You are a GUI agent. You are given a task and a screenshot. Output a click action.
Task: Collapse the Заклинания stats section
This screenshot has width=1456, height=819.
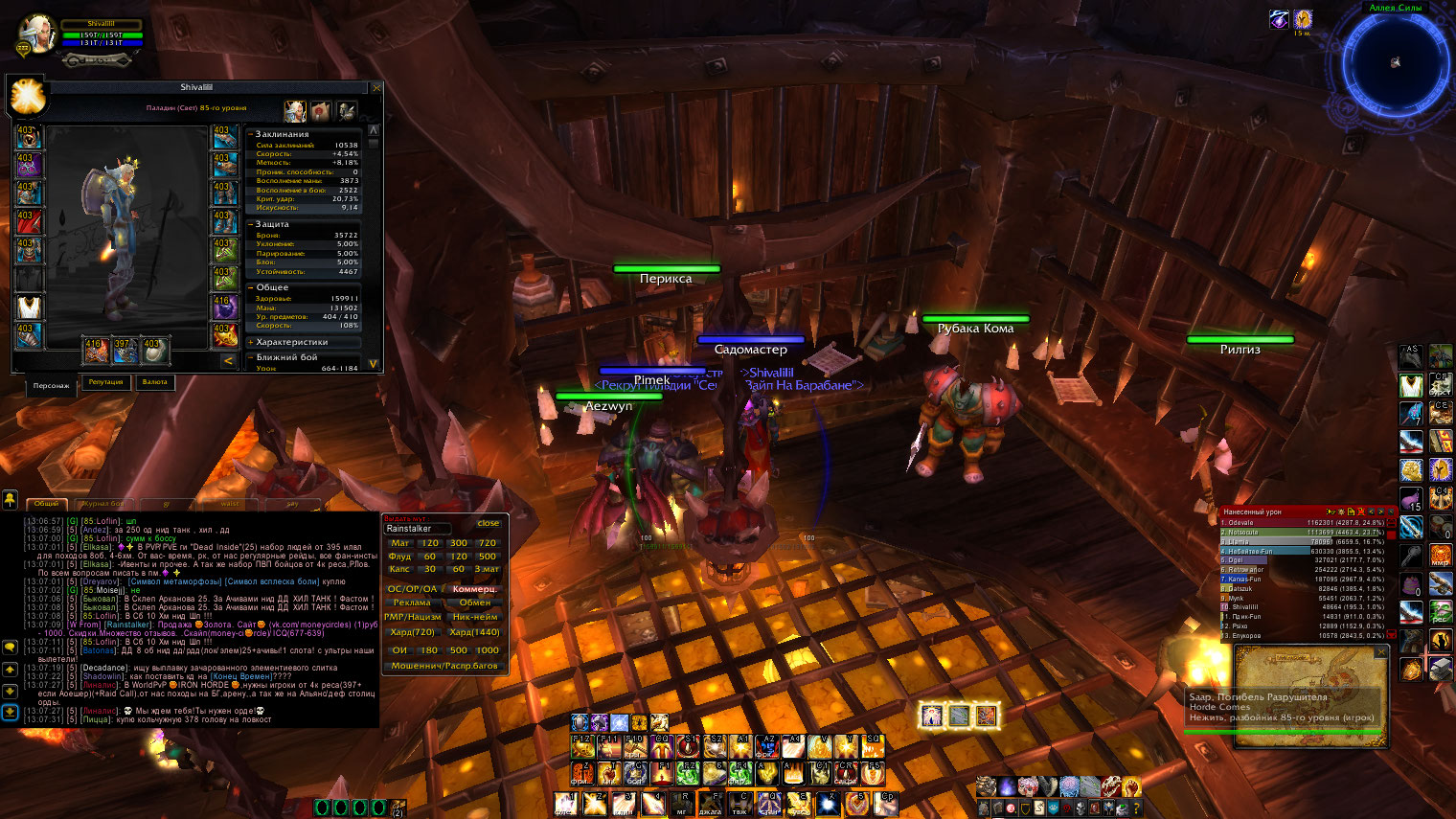point(251,134)
